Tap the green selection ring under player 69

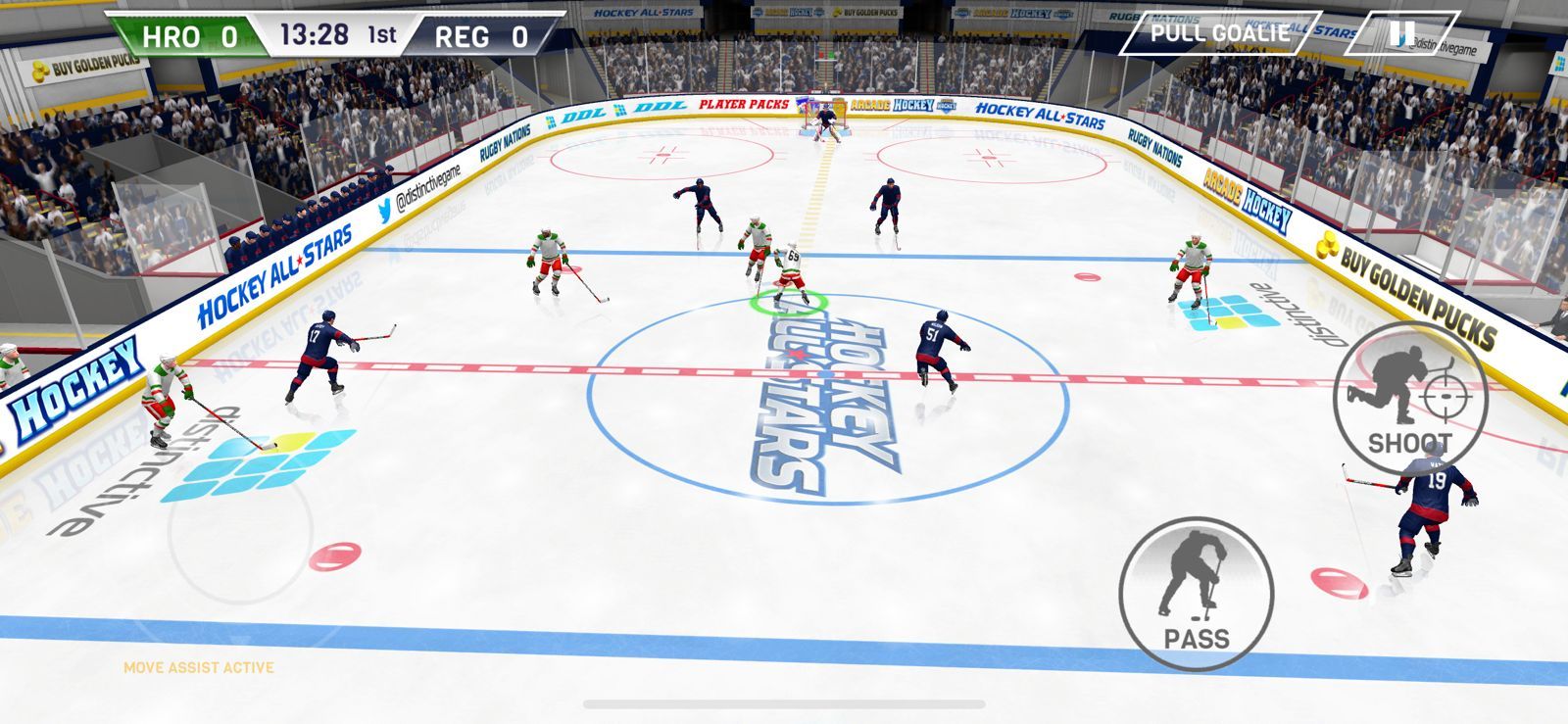point(790,303)
